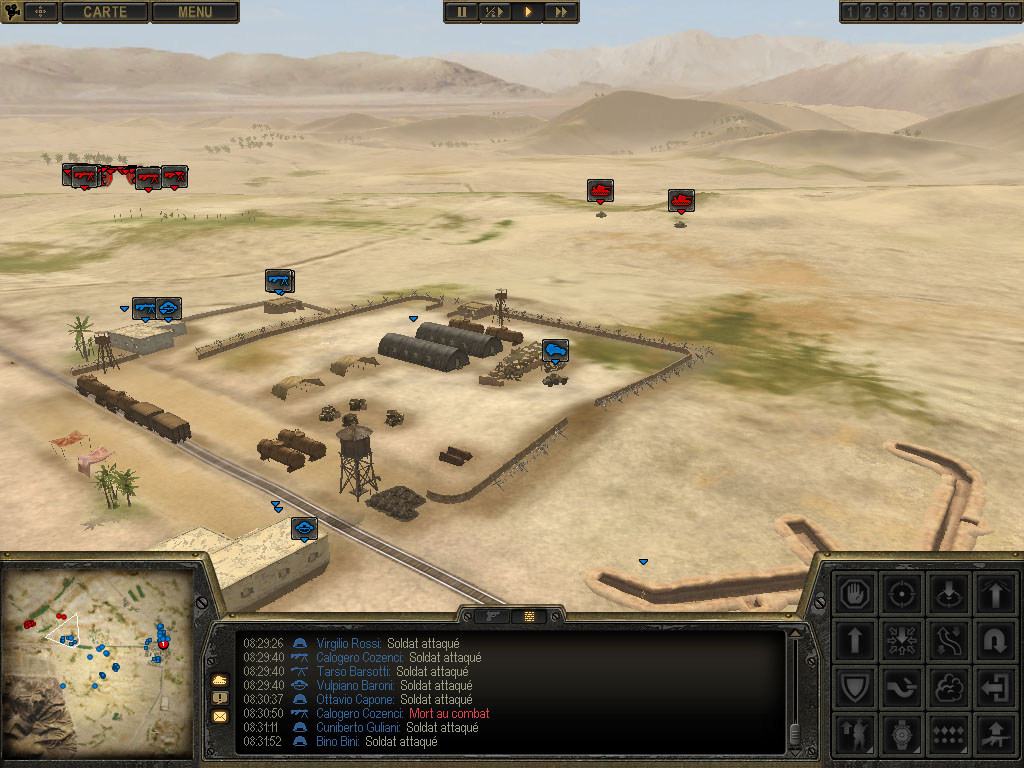1024x768 pixels.
Task: Activate the smoke cloud order
Action: (948, 687)
